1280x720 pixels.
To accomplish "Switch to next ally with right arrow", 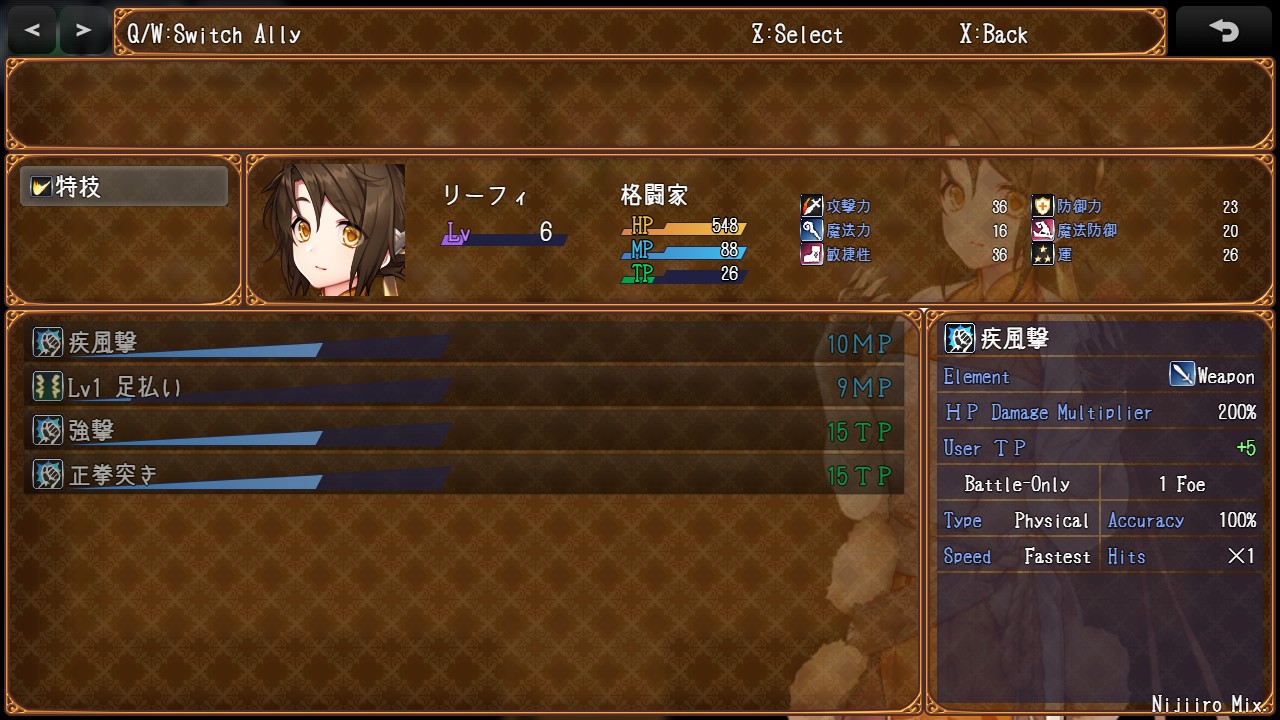I will click(x=84, y=31).
